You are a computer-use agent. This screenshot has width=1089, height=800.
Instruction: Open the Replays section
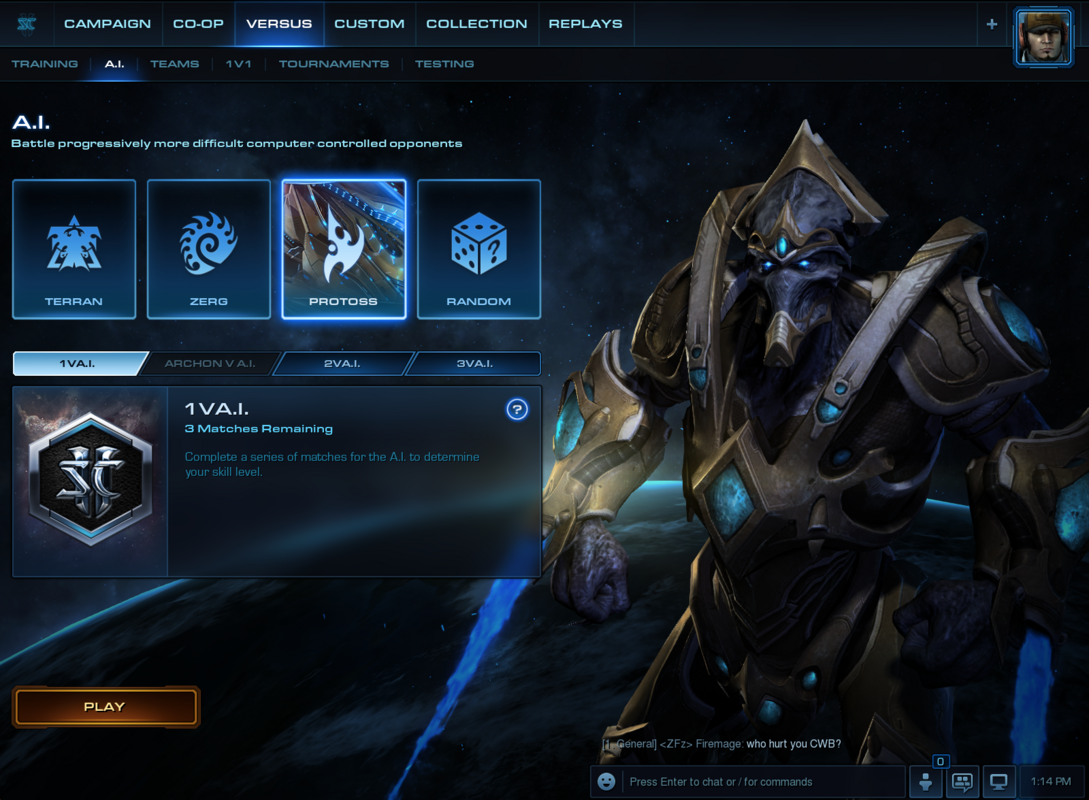tap(585, 23)
